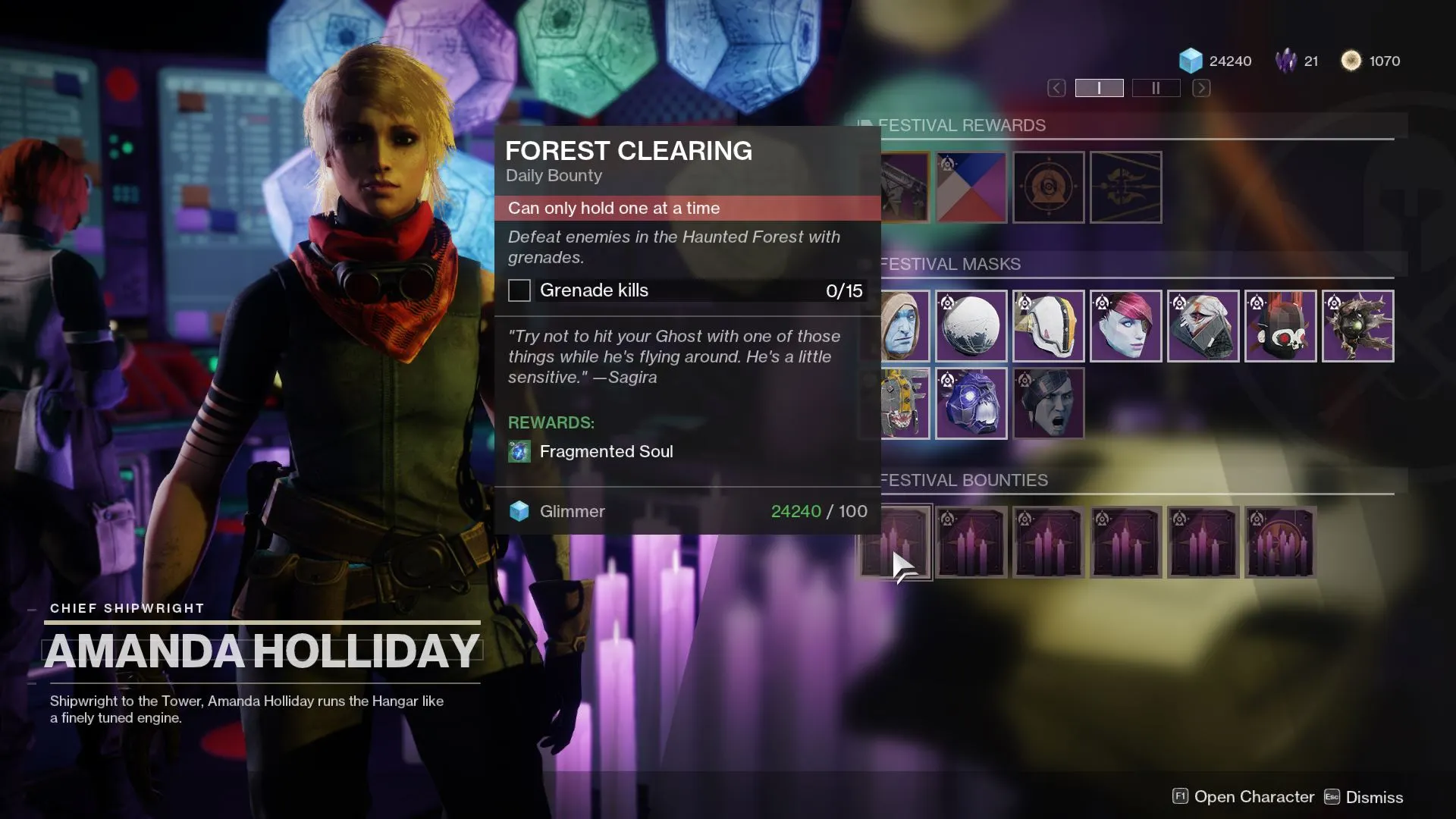Select the hooded blue-faced mask
The height and width of the screenshot is (819, 1456).
(905, 326)
